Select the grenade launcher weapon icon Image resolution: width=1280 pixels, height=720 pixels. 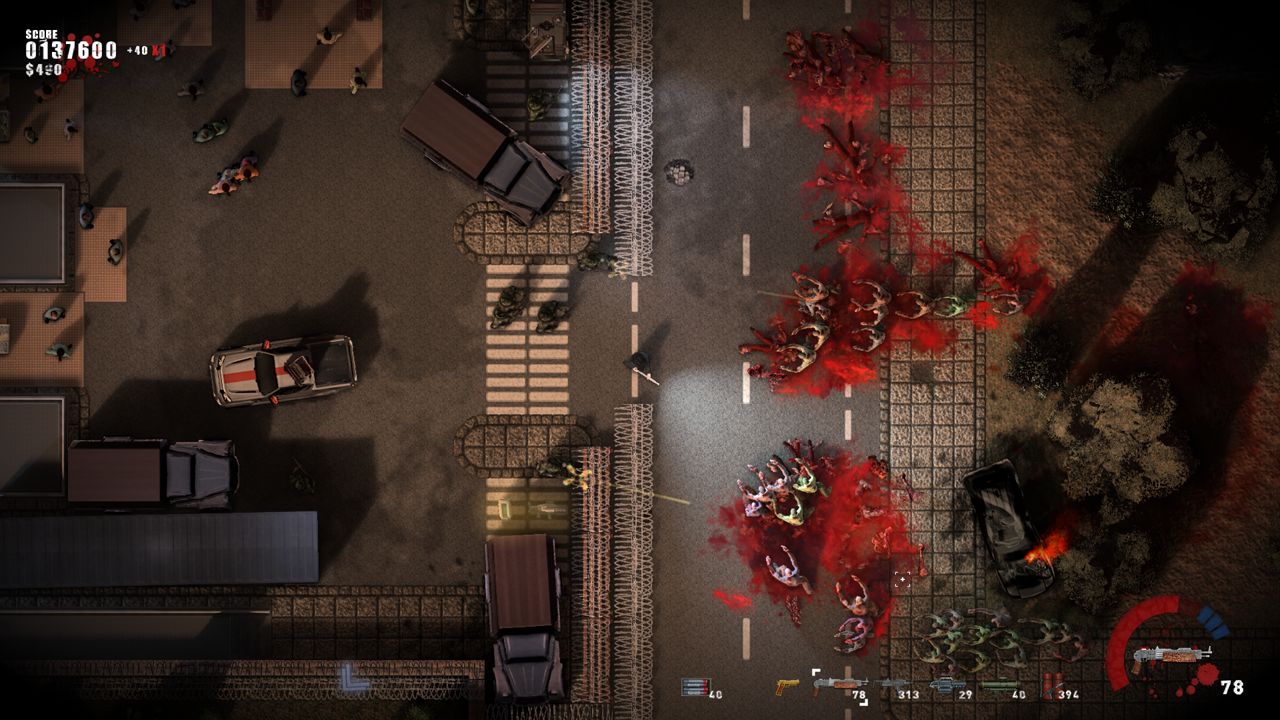pyautogui.click(x=946, y=684)
